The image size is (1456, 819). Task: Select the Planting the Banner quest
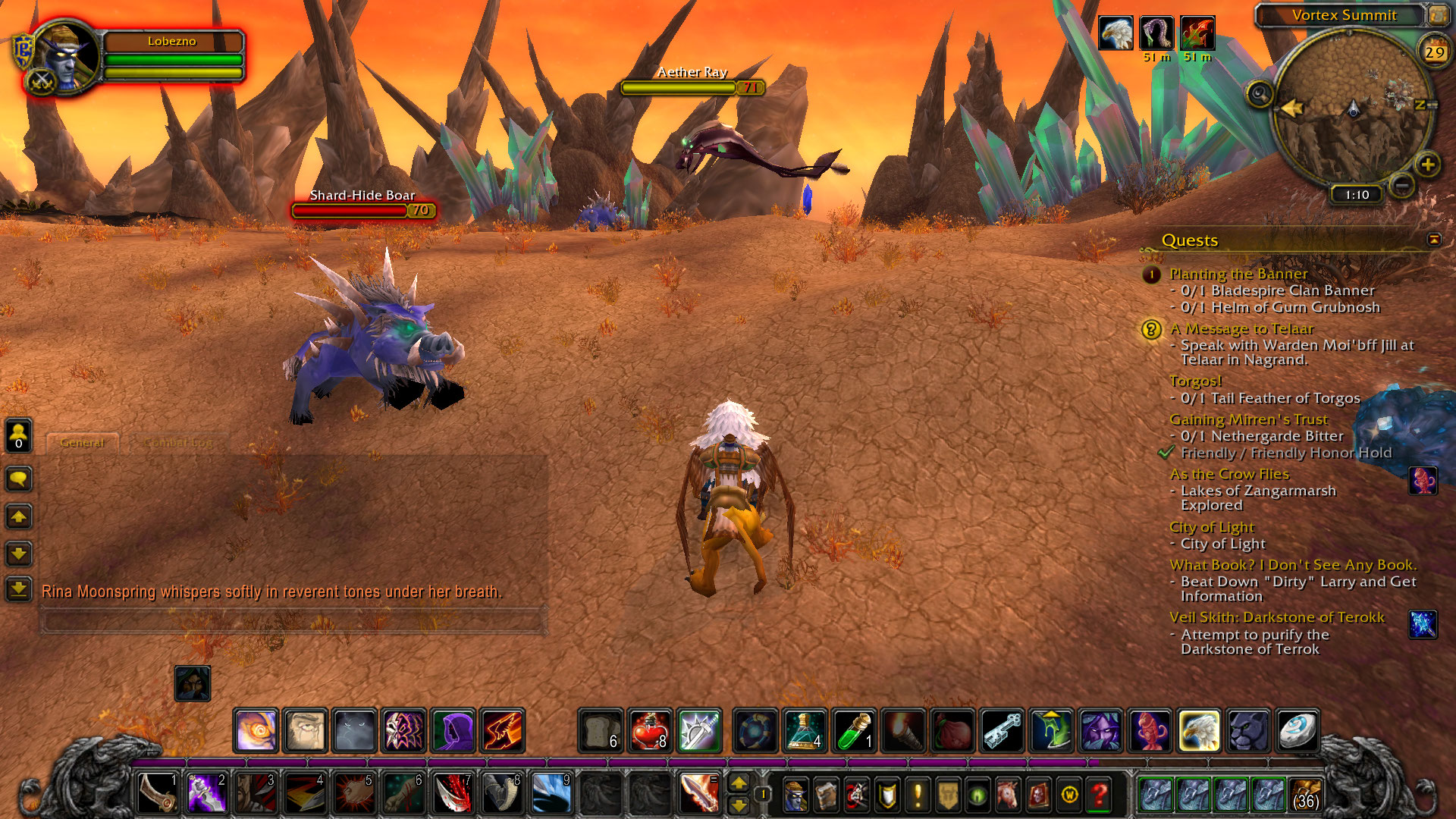click(x=1238, y=274)
